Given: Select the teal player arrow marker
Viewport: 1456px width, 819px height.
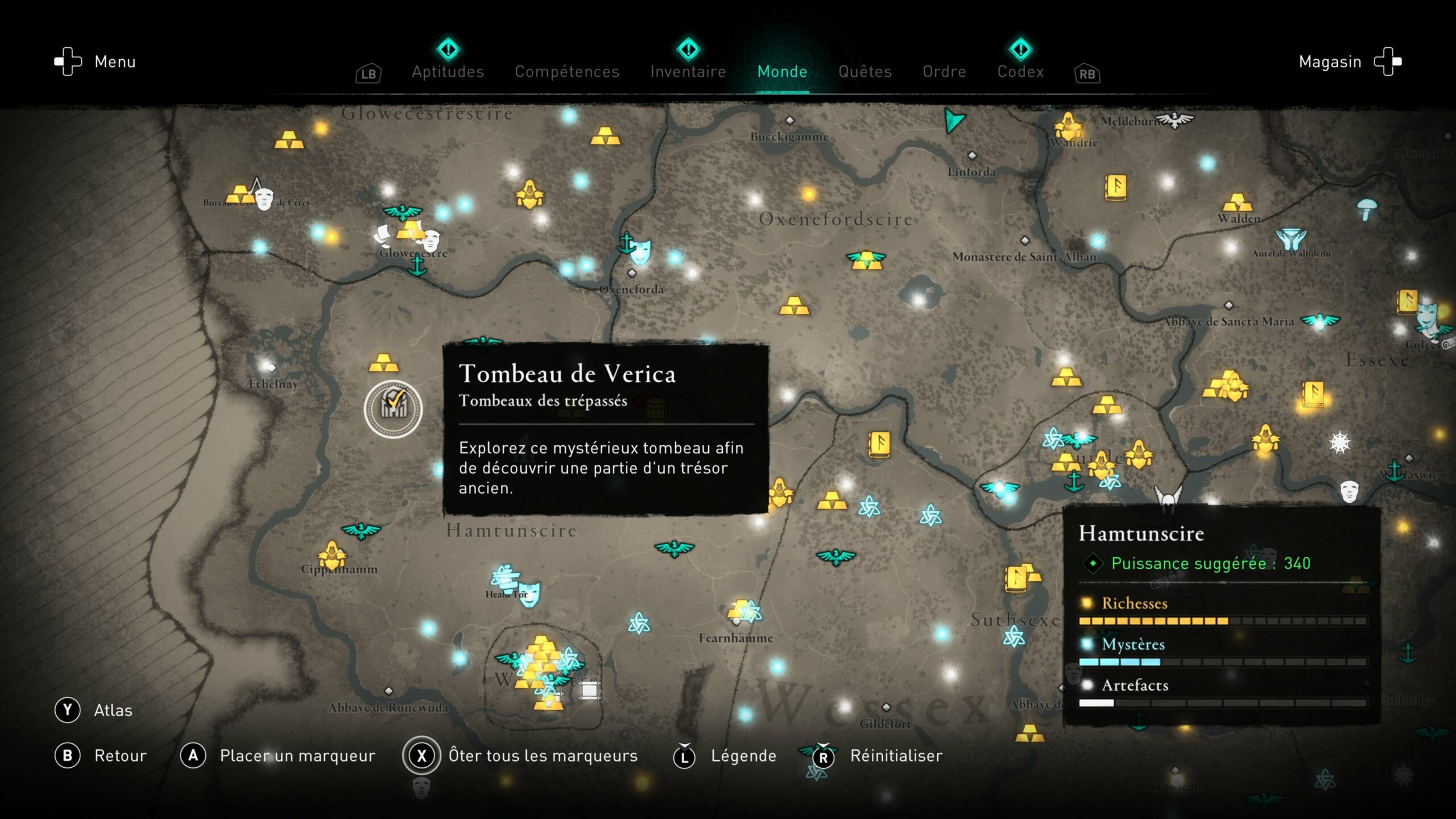Looking at the screenshot, I should tap(954, 120).
